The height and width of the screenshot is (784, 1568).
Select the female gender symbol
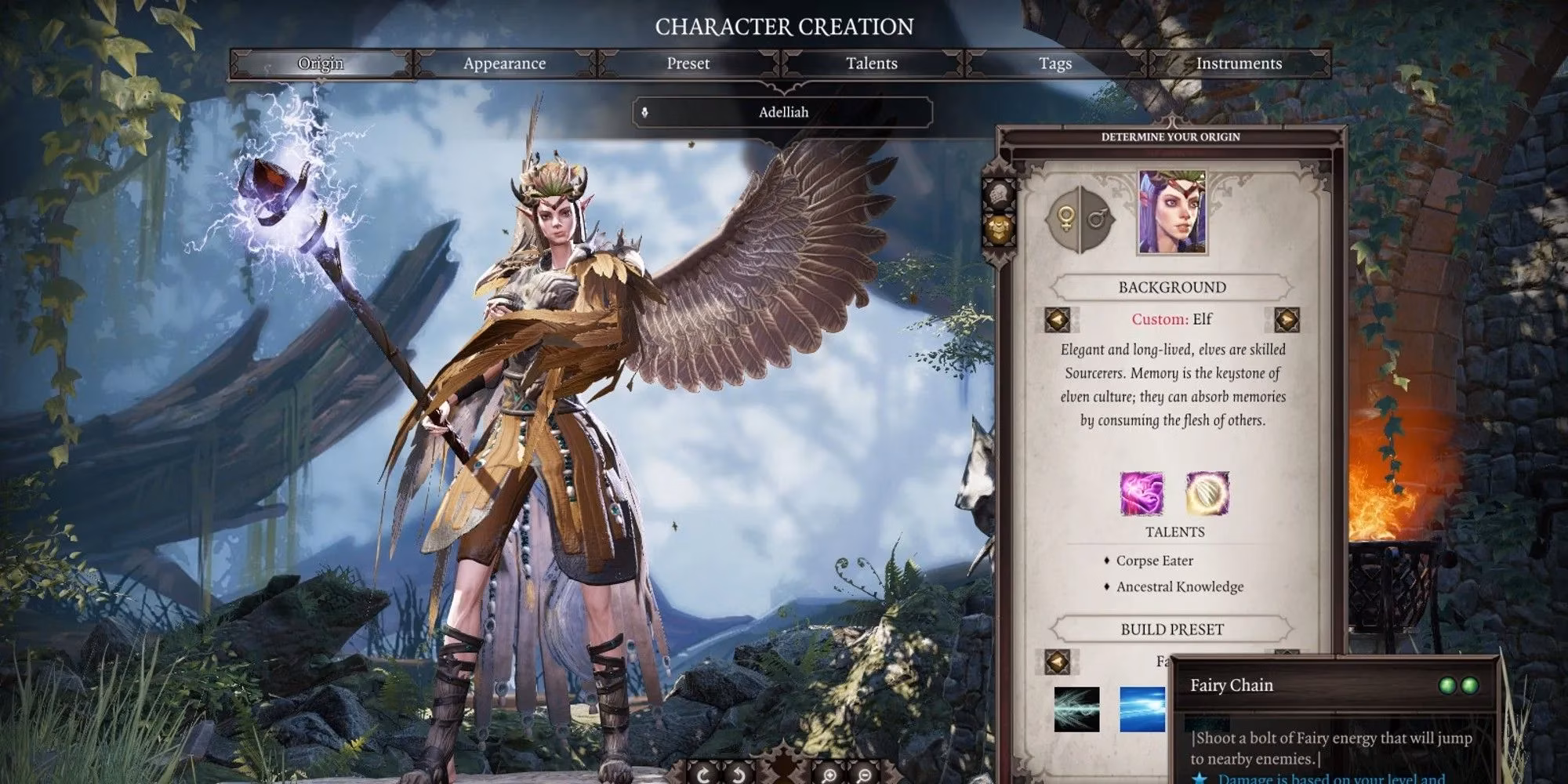click(x=1066, y=218)
